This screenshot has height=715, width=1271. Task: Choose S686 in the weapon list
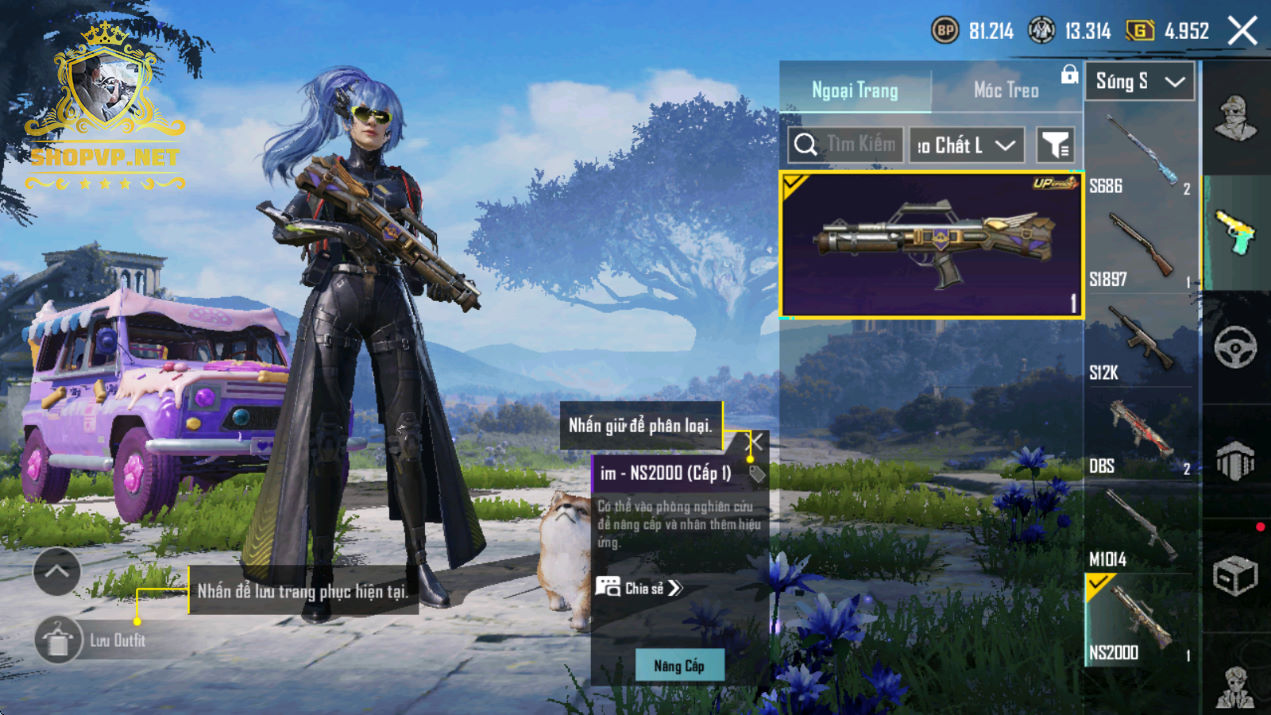pos(1140,155)
